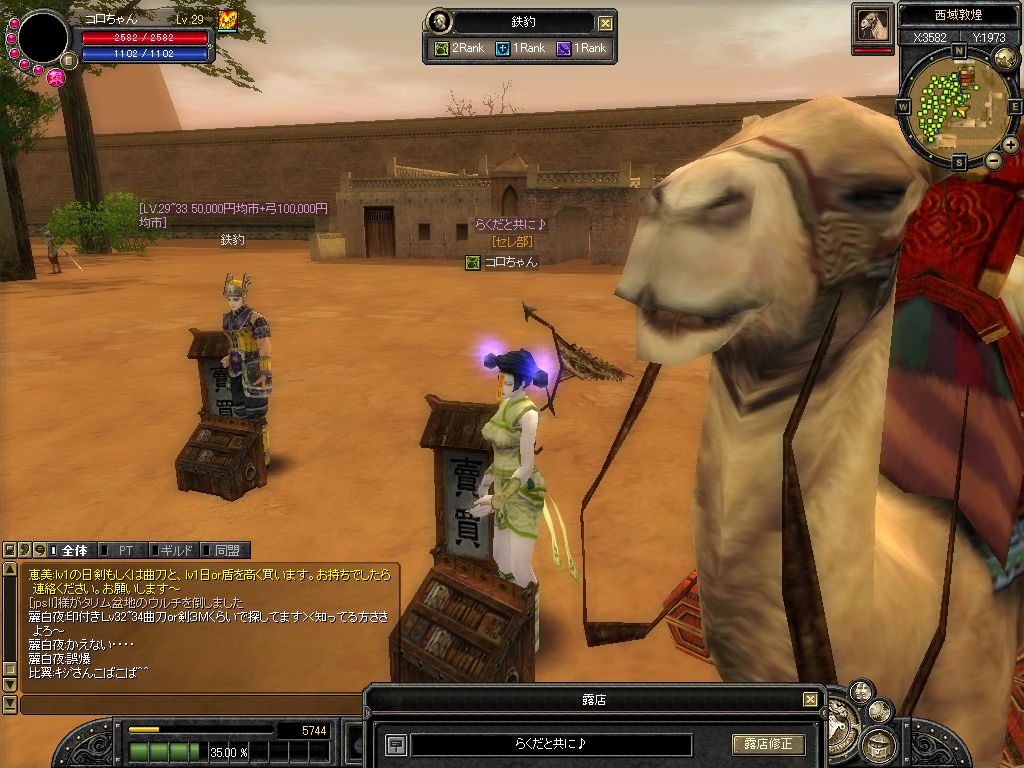Close the 鉄豹 target info panel
This screenshot has width=1024, height=768.
click(605, 23)
